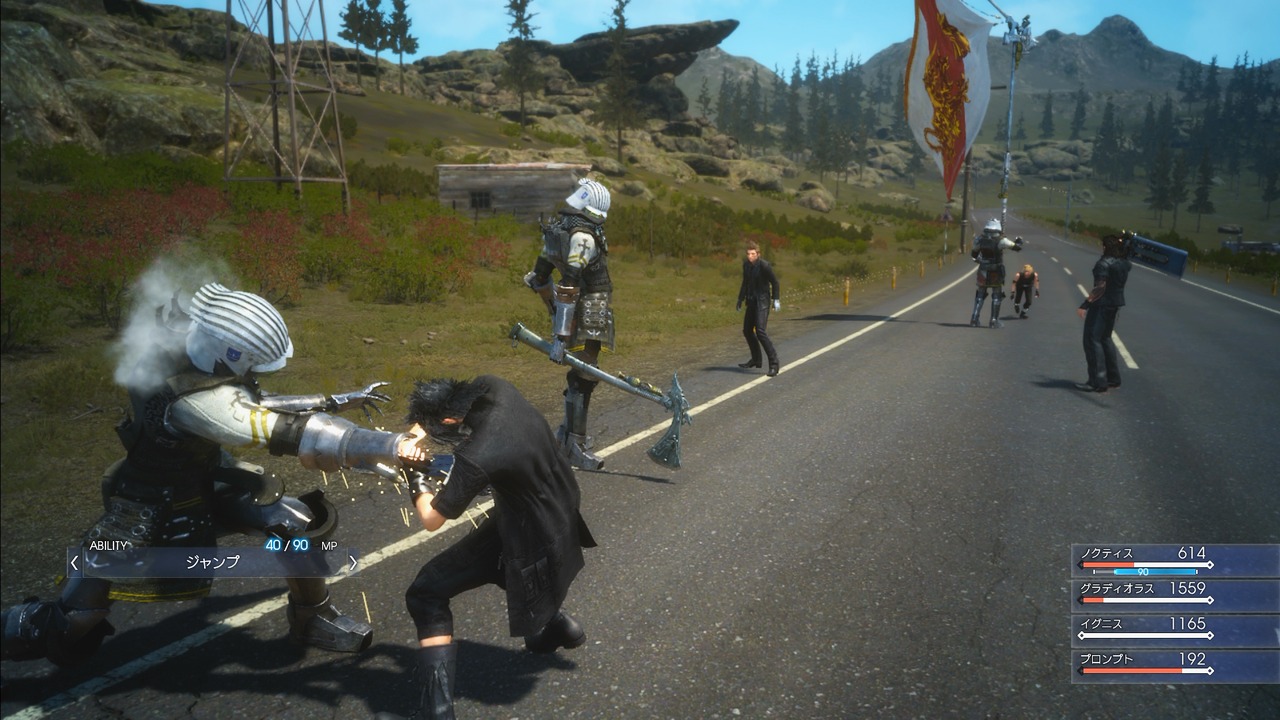1280x720 pixels.
Task: Click the 90 badge on Noctis's MP gauge
Action: [x=1143, y=572]
